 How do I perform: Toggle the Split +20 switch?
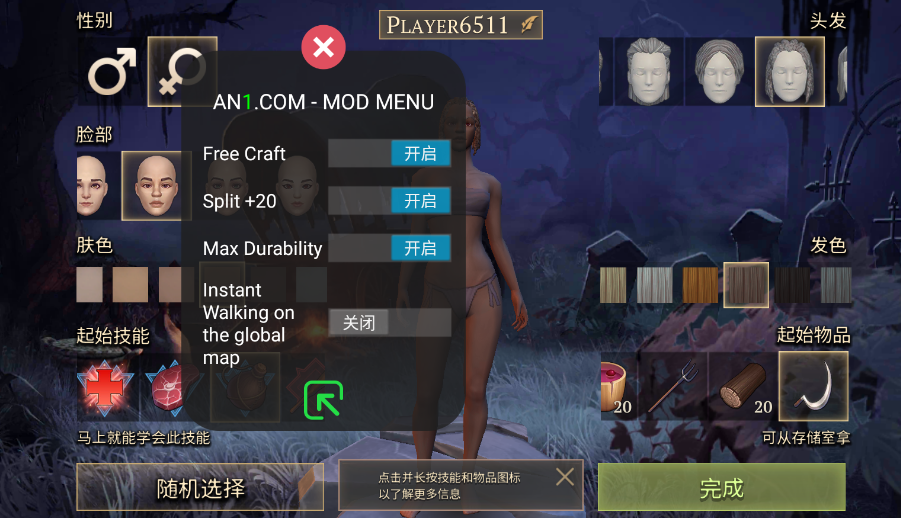[390, 200]
